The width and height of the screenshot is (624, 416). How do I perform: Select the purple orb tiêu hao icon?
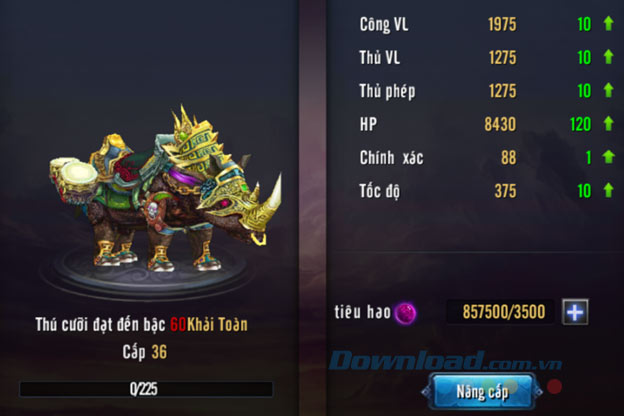click(x=405, y=313)
